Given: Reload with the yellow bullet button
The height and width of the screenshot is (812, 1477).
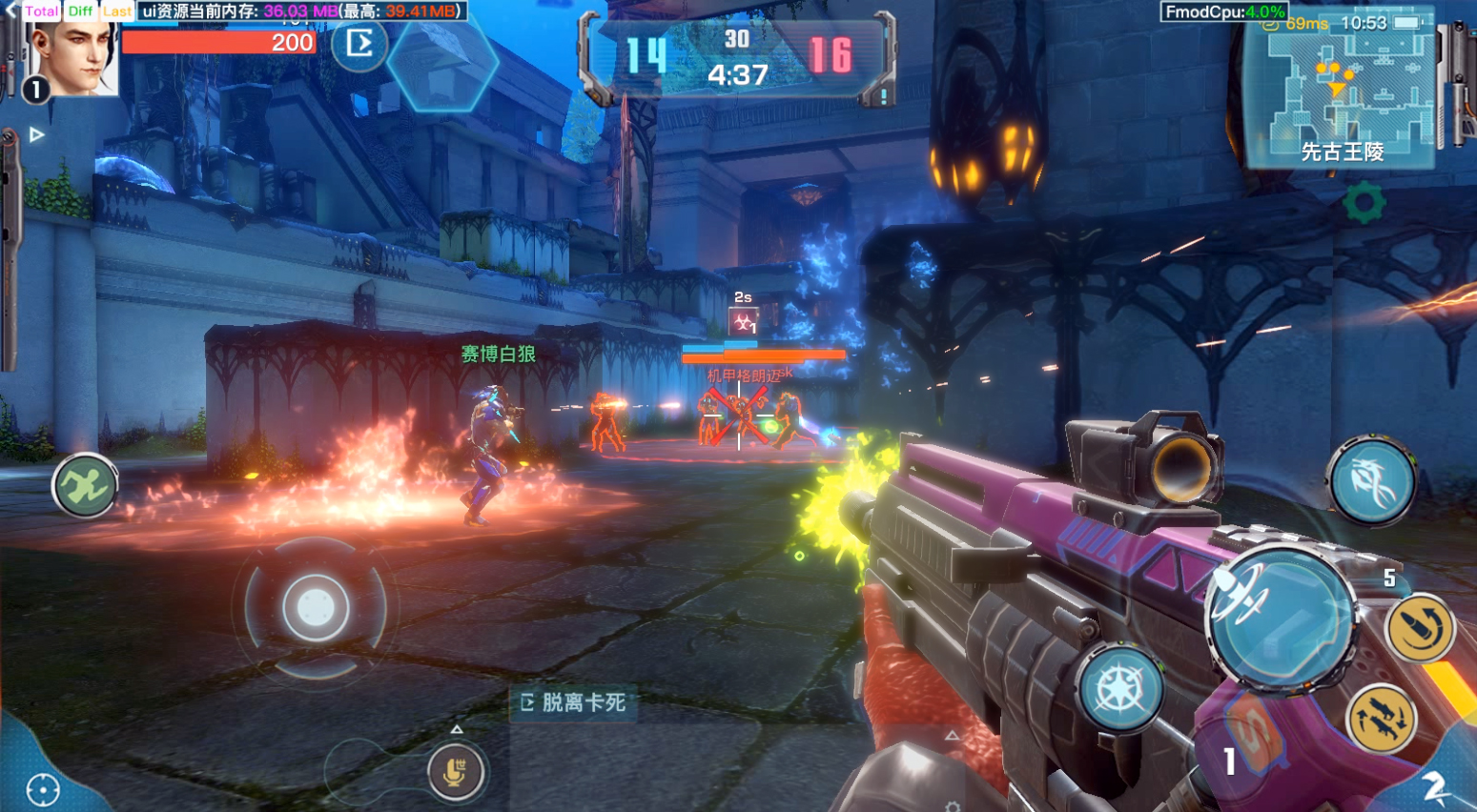Looking at the screenshot, I should coord(1419,628).
